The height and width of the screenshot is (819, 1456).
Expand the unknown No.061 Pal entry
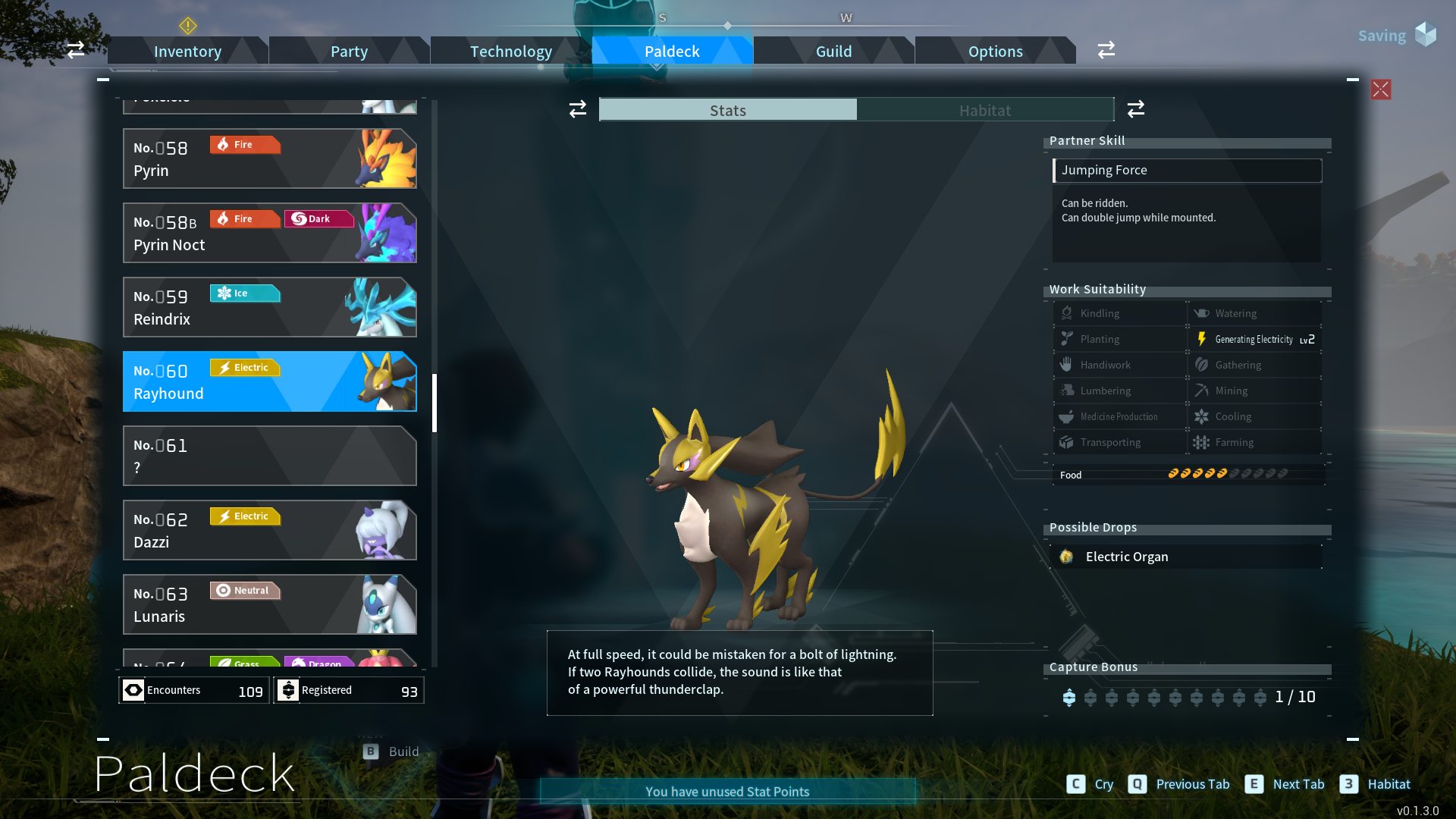click(x=269, y=456)
